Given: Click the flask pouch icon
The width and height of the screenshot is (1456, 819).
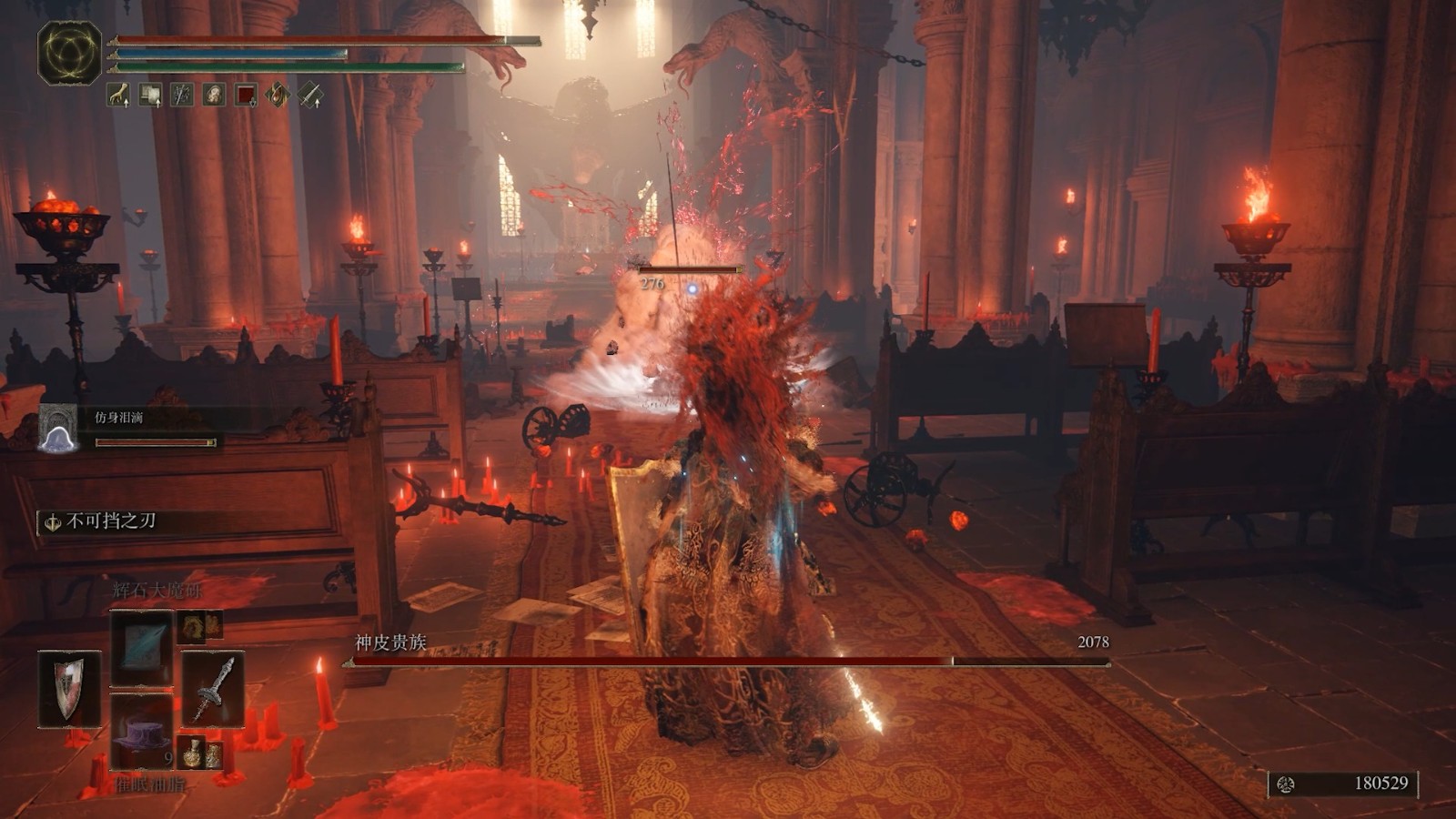Looking at the screenshot, I should click(200, 753).
